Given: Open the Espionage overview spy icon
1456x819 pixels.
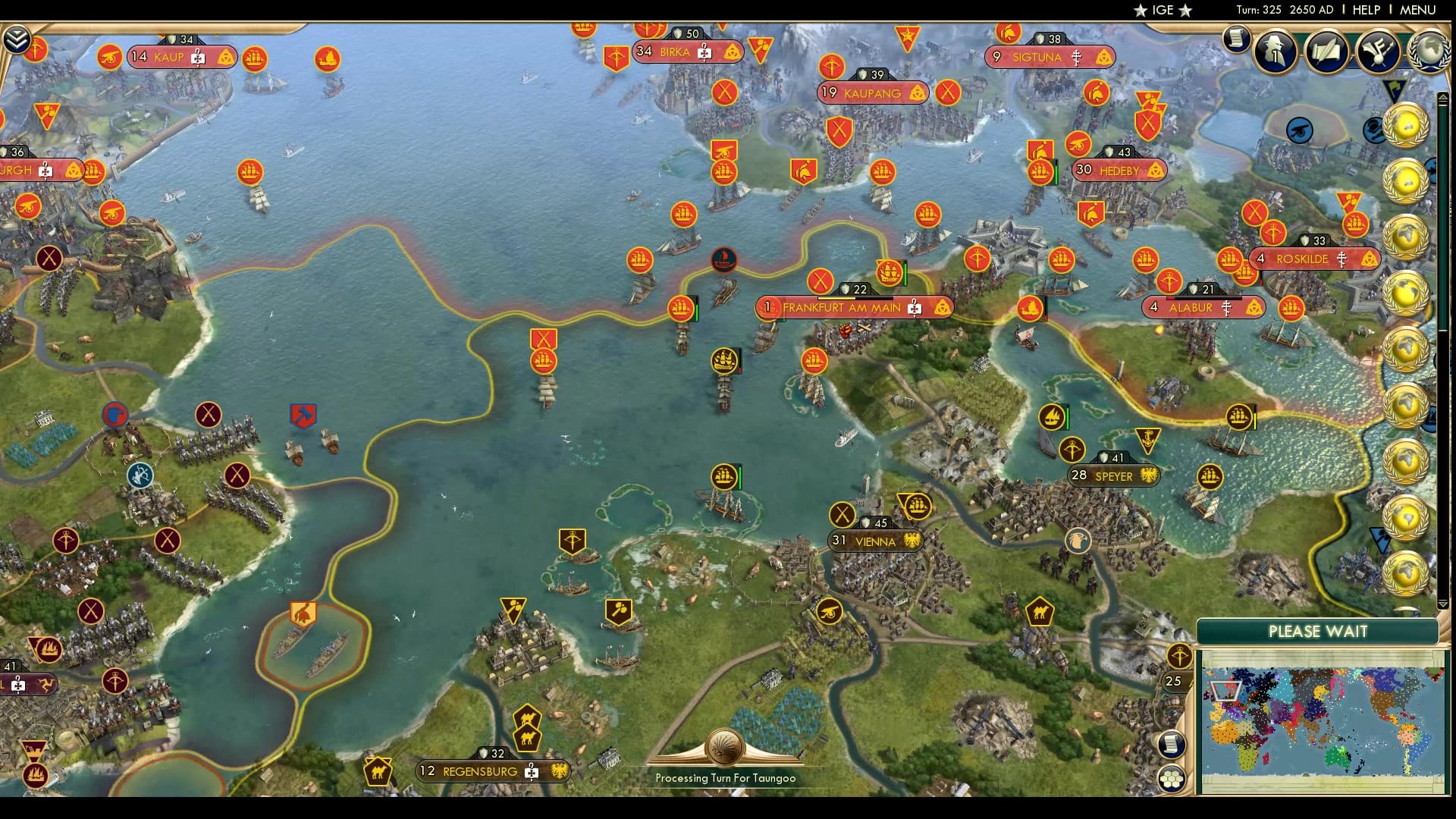Looking at the screenshot, I should tap(1276, 52).
